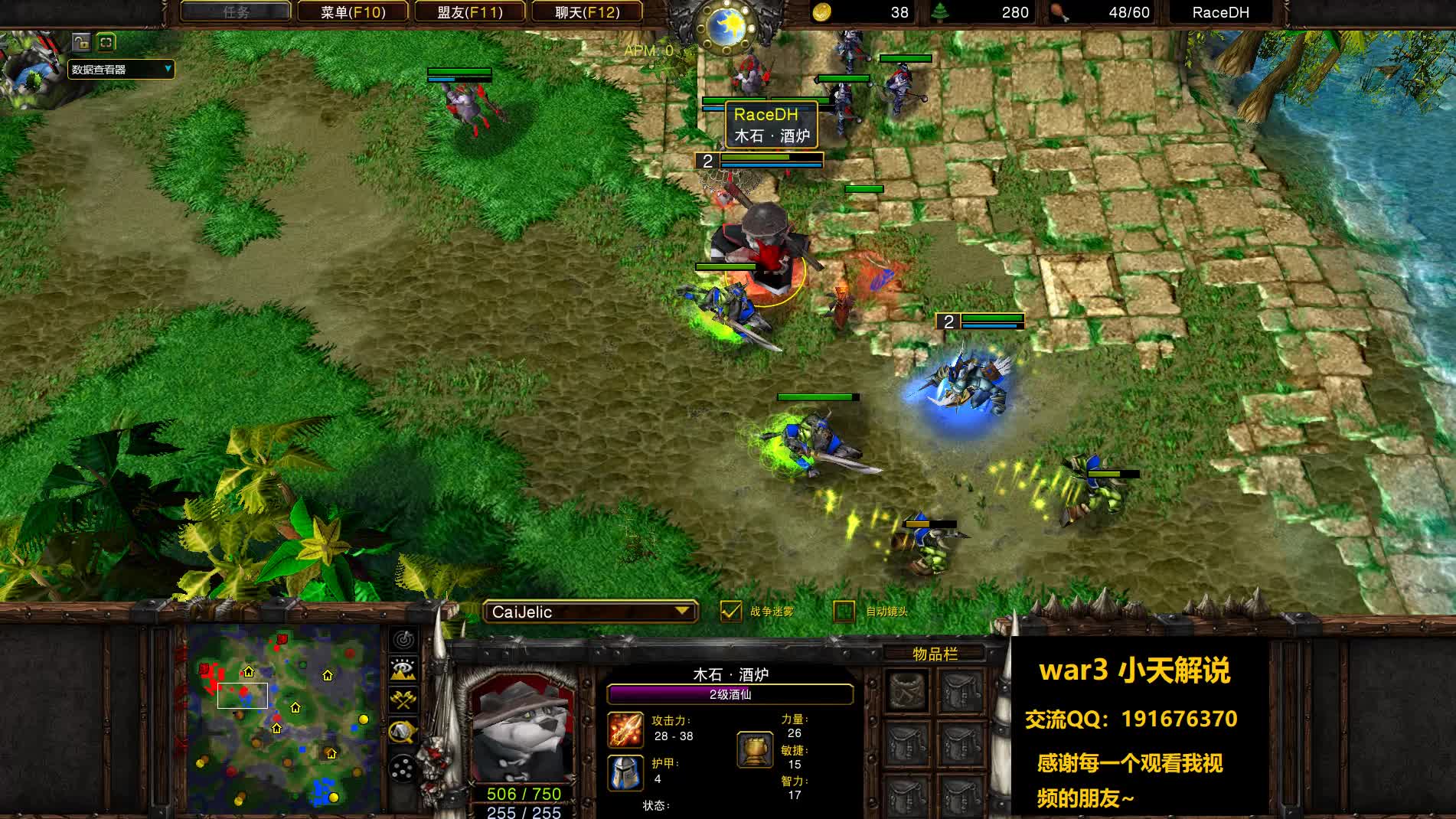This screenshot has width=1456, height=819.
Task: Open the formation toggle icon below the minimap
Action: (x=402, y=768)
